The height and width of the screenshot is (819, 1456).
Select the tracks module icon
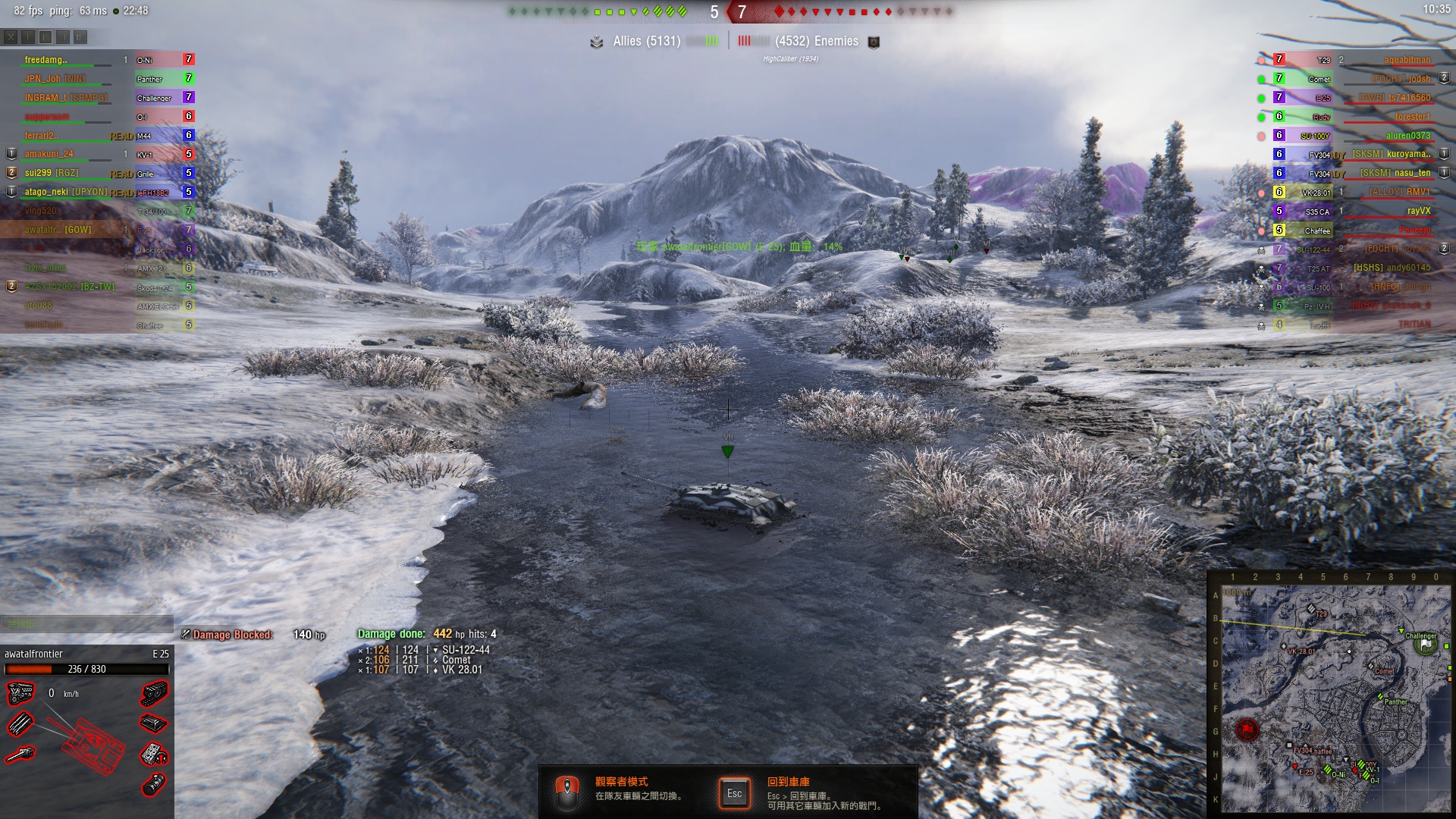click(155, 693)
